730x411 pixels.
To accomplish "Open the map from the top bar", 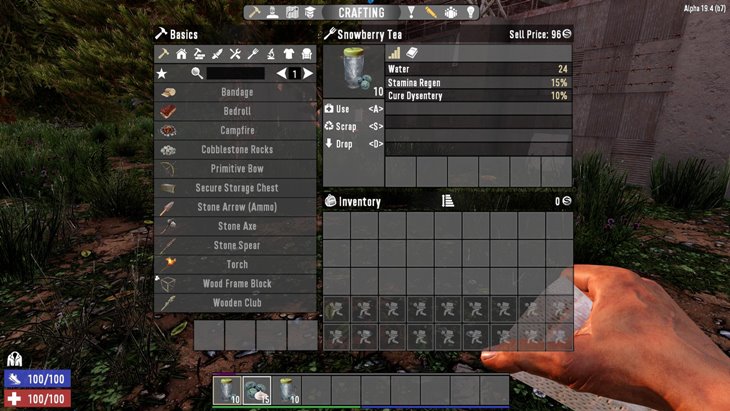I will coord(293,13).
